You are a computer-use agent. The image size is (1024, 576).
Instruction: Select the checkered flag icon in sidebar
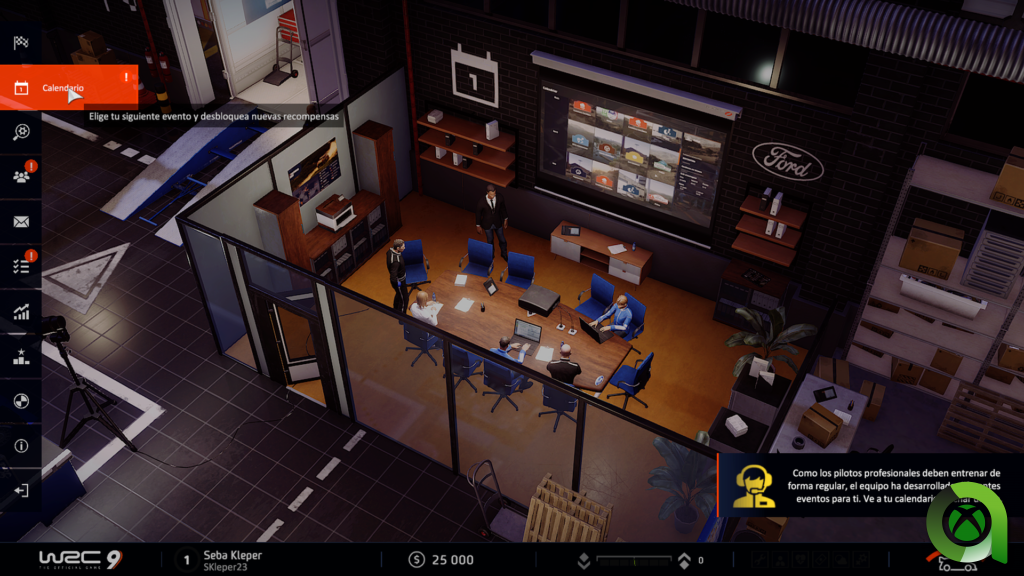click(x=21, y=43)
